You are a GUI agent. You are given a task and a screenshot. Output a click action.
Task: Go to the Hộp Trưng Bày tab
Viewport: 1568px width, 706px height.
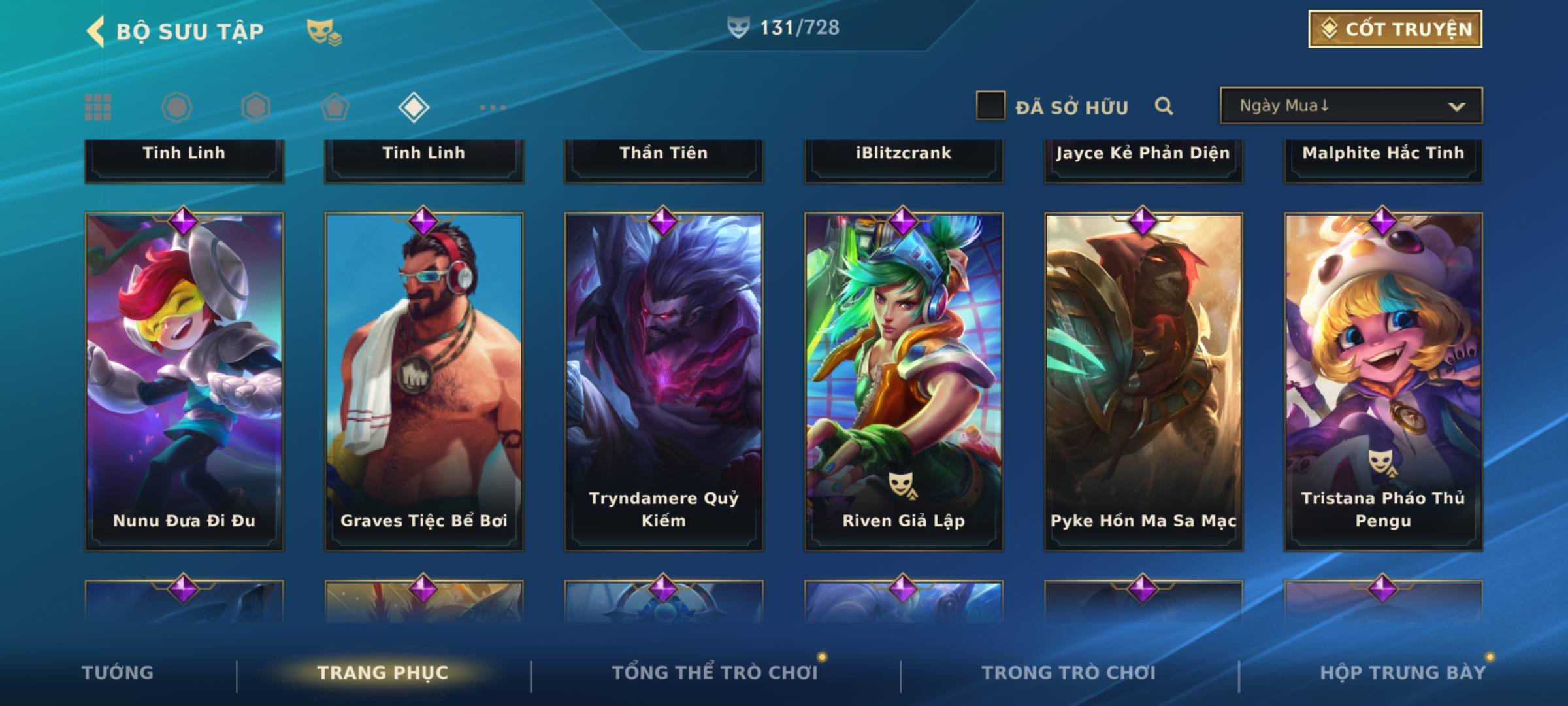[1403, 673]
